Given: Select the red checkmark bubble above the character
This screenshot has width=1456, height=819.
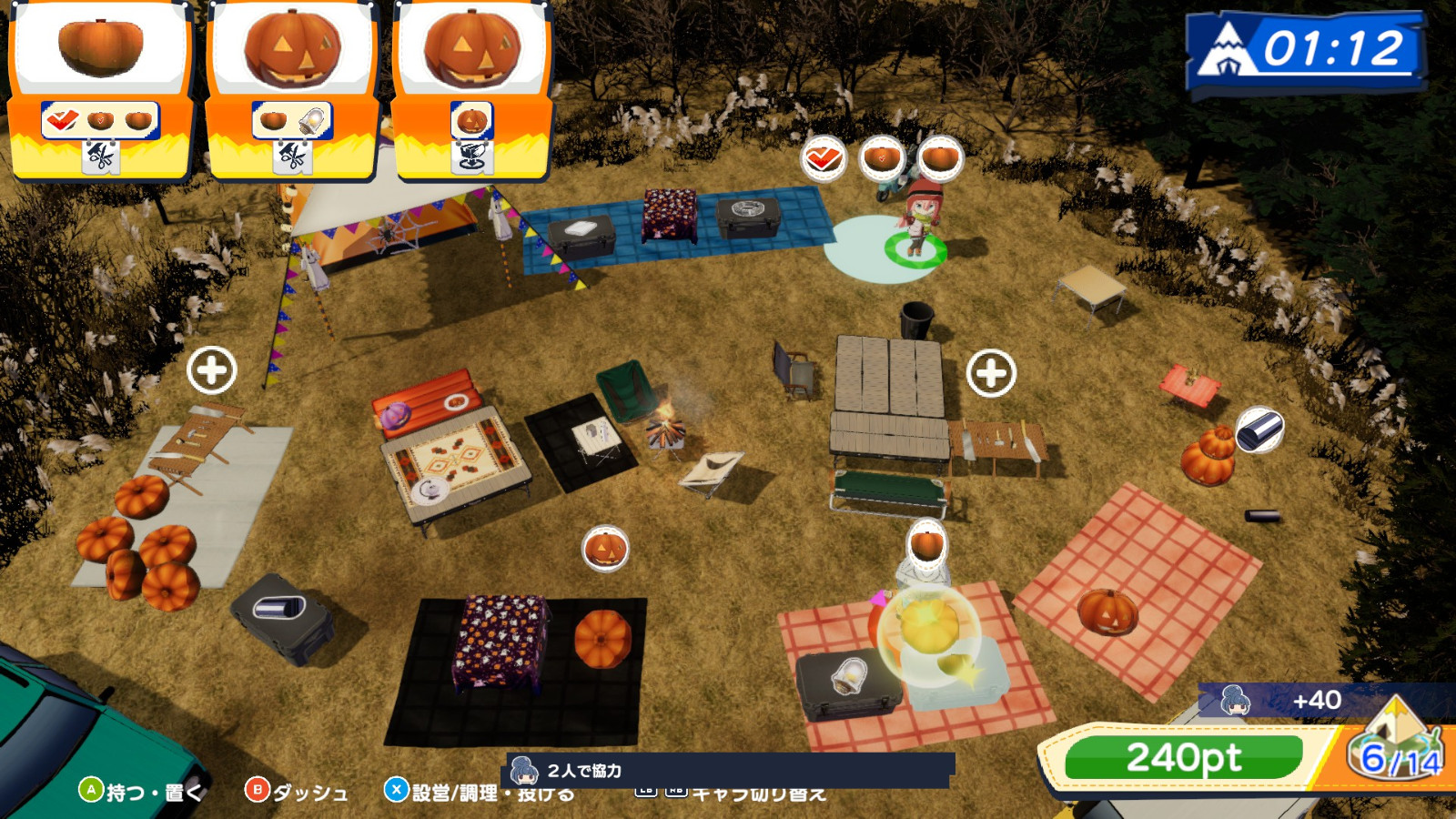Looking at the screenshot, I should click(823, 159).
